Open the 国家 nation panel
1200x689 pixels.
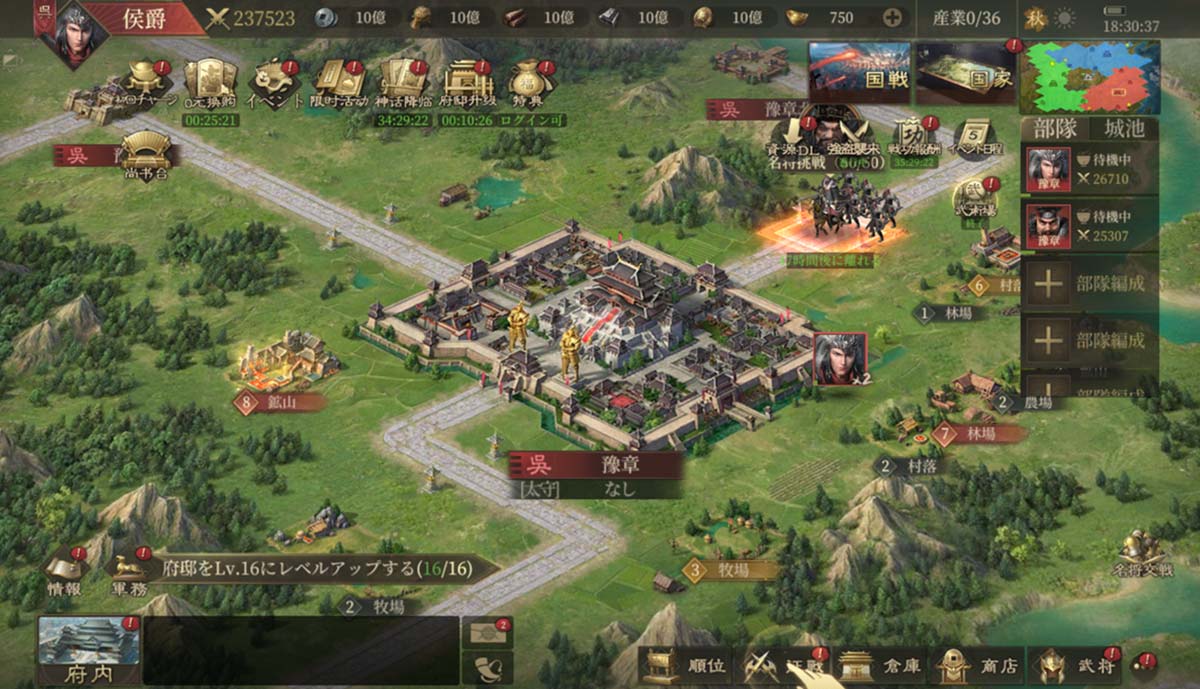tap(965, 72)
